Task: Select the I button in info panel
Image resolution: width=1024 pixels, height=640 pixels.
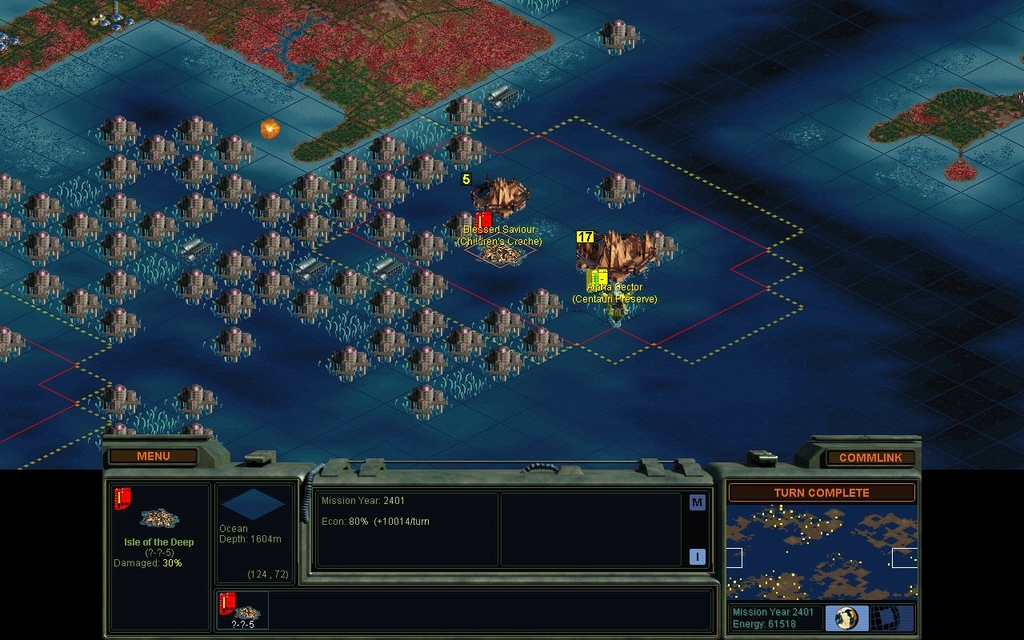Action: pos(697,557)
